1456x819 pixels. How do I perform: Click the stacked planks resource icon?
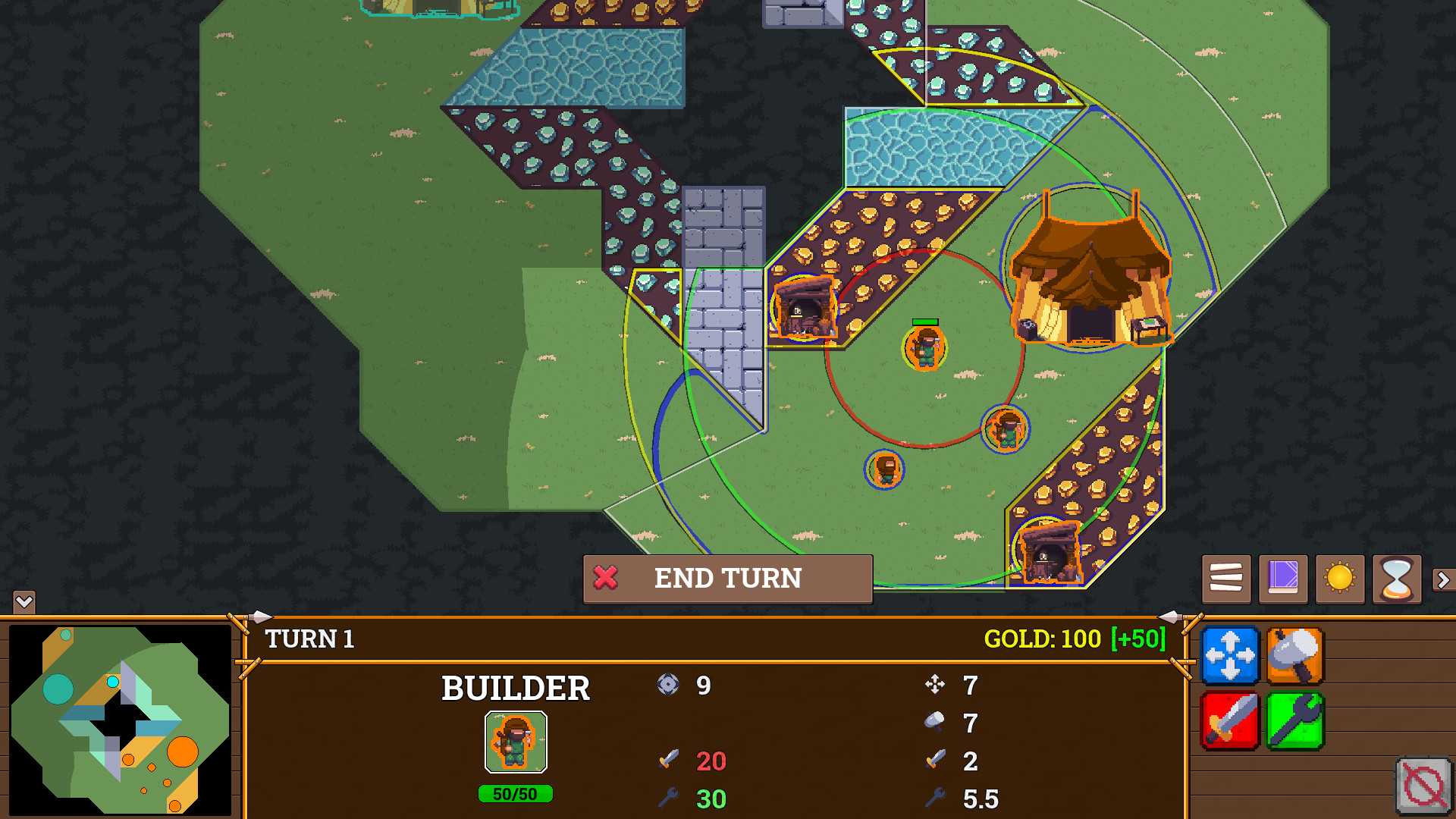1226,578
